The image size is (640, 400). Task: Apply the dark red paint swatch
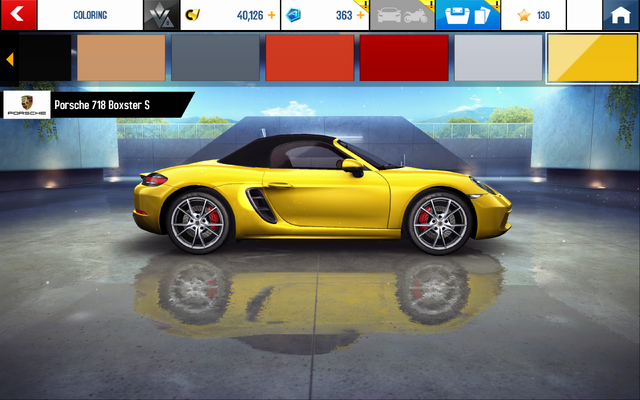tap(403, 58)
